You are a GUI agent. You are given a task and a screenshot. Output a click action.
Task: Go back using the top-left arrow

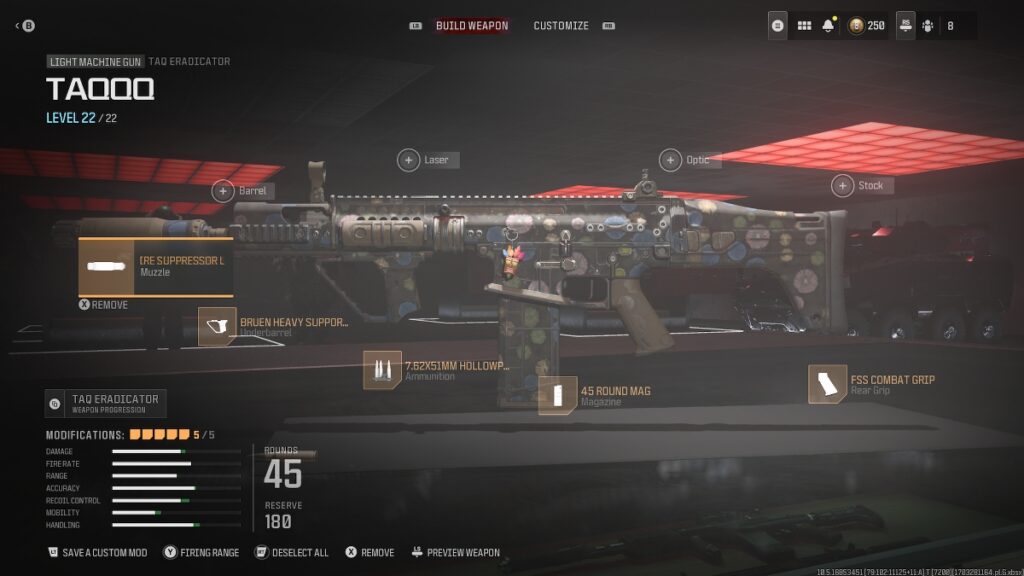(24, 26)
